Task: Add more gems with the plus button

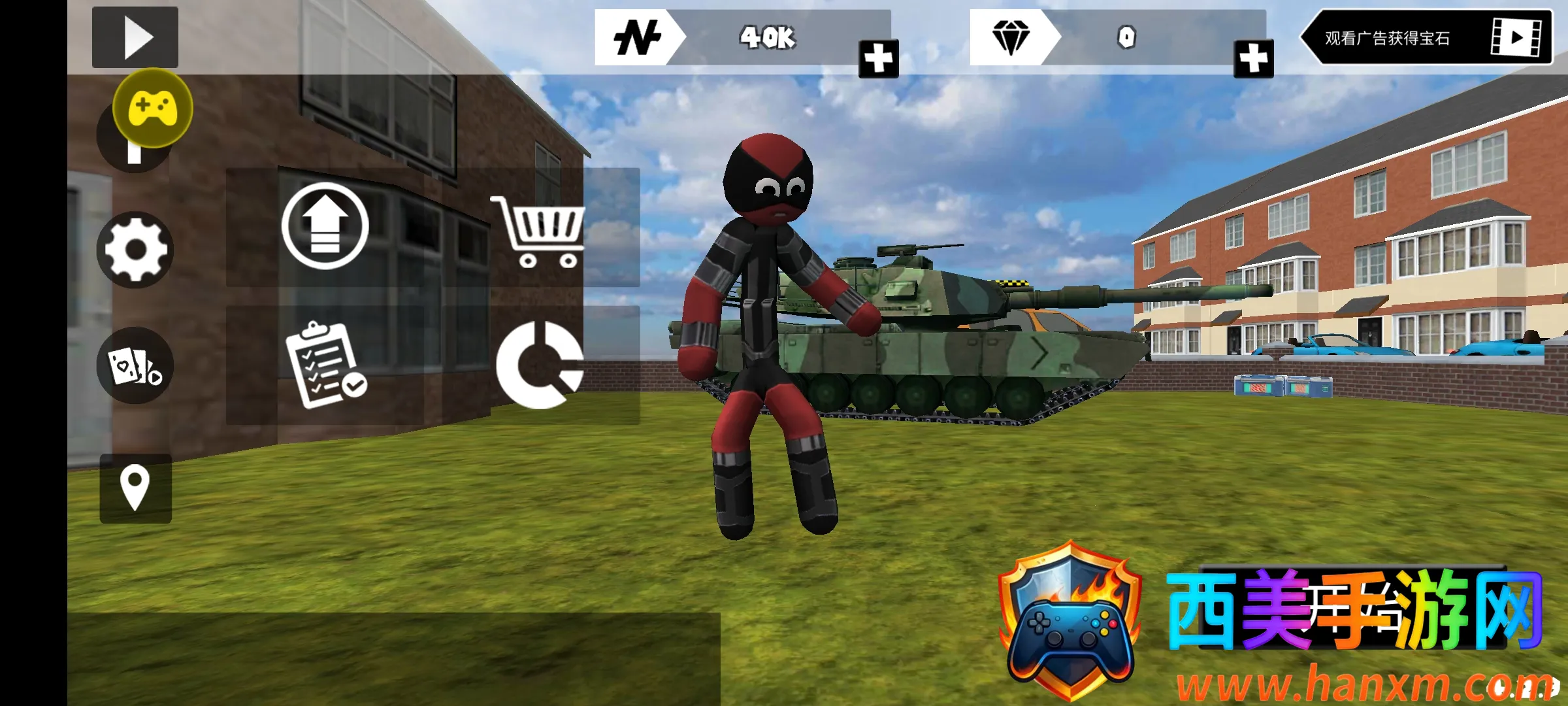Action: (x=1253, y=59)
